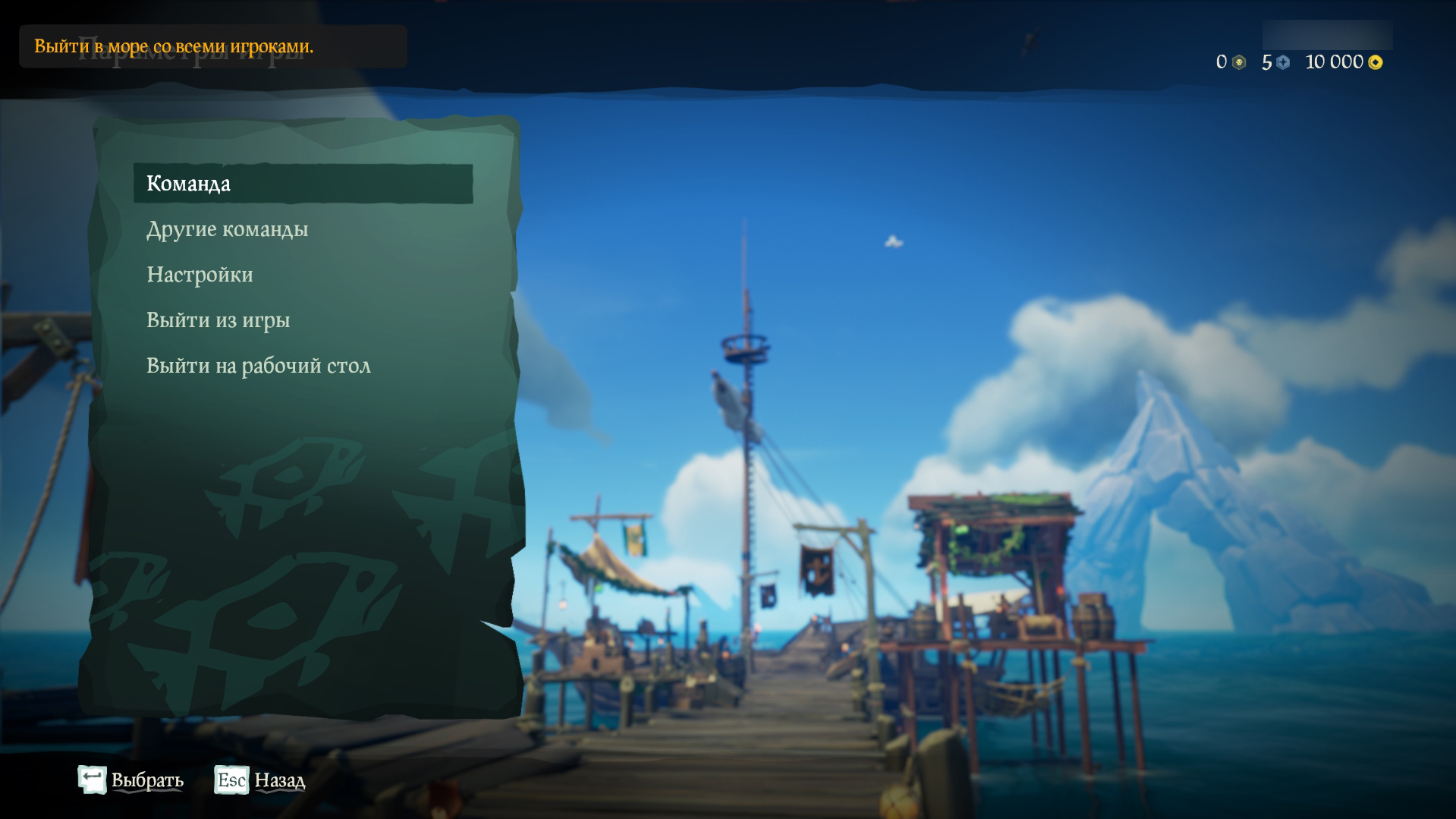The image size is (1456, 819).
Task: Click the gold amount showing 10 000
Action: tap(1335, 63)
